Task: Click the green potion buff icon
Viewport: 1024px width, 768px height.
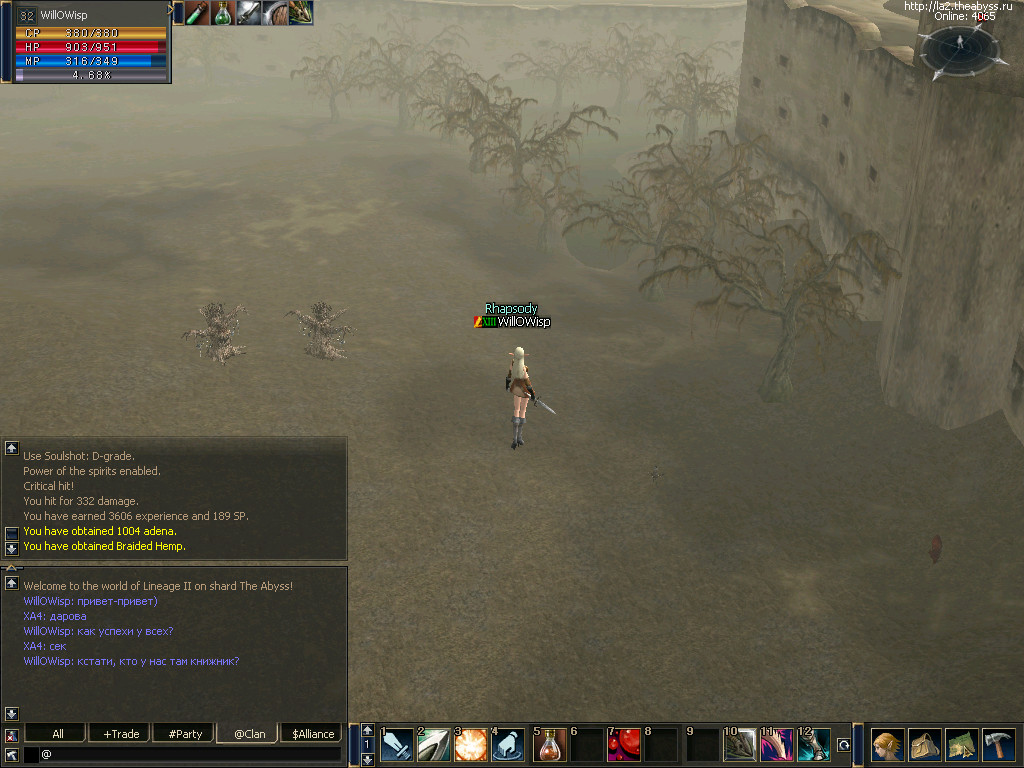Action: coord(222,13)
